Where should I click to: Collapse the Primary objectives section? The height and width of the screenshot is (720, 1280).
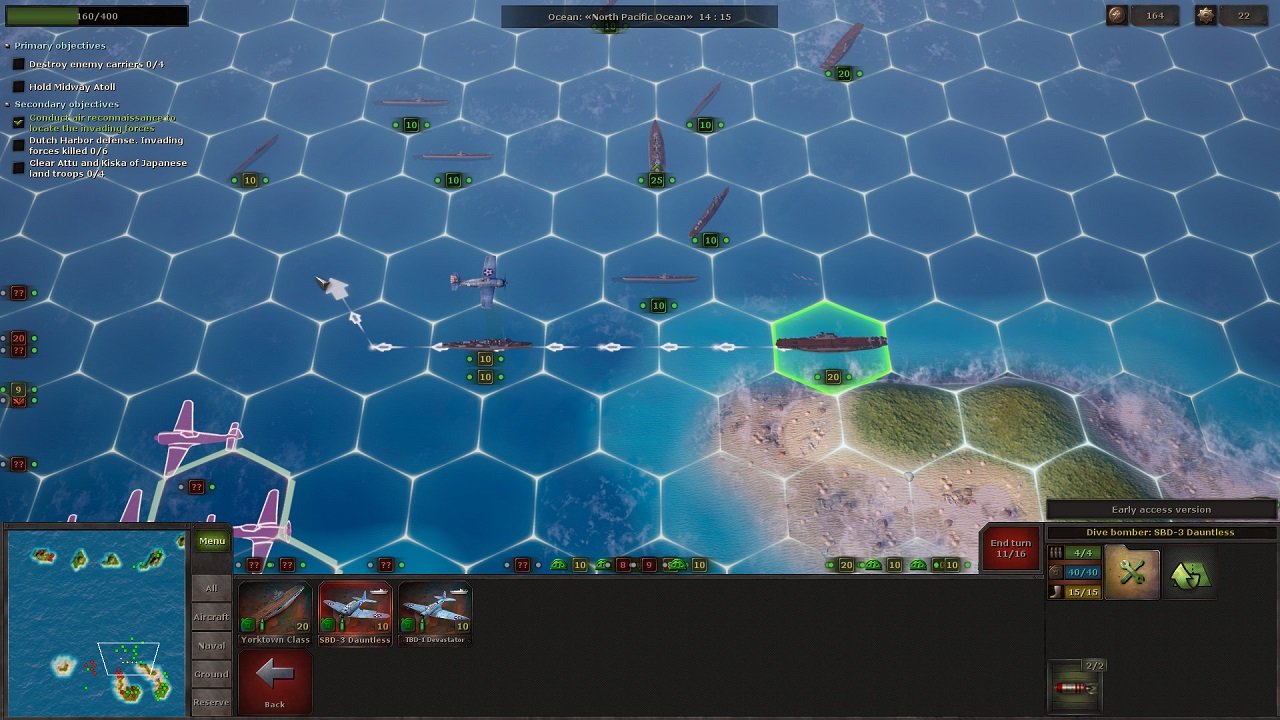7,45
